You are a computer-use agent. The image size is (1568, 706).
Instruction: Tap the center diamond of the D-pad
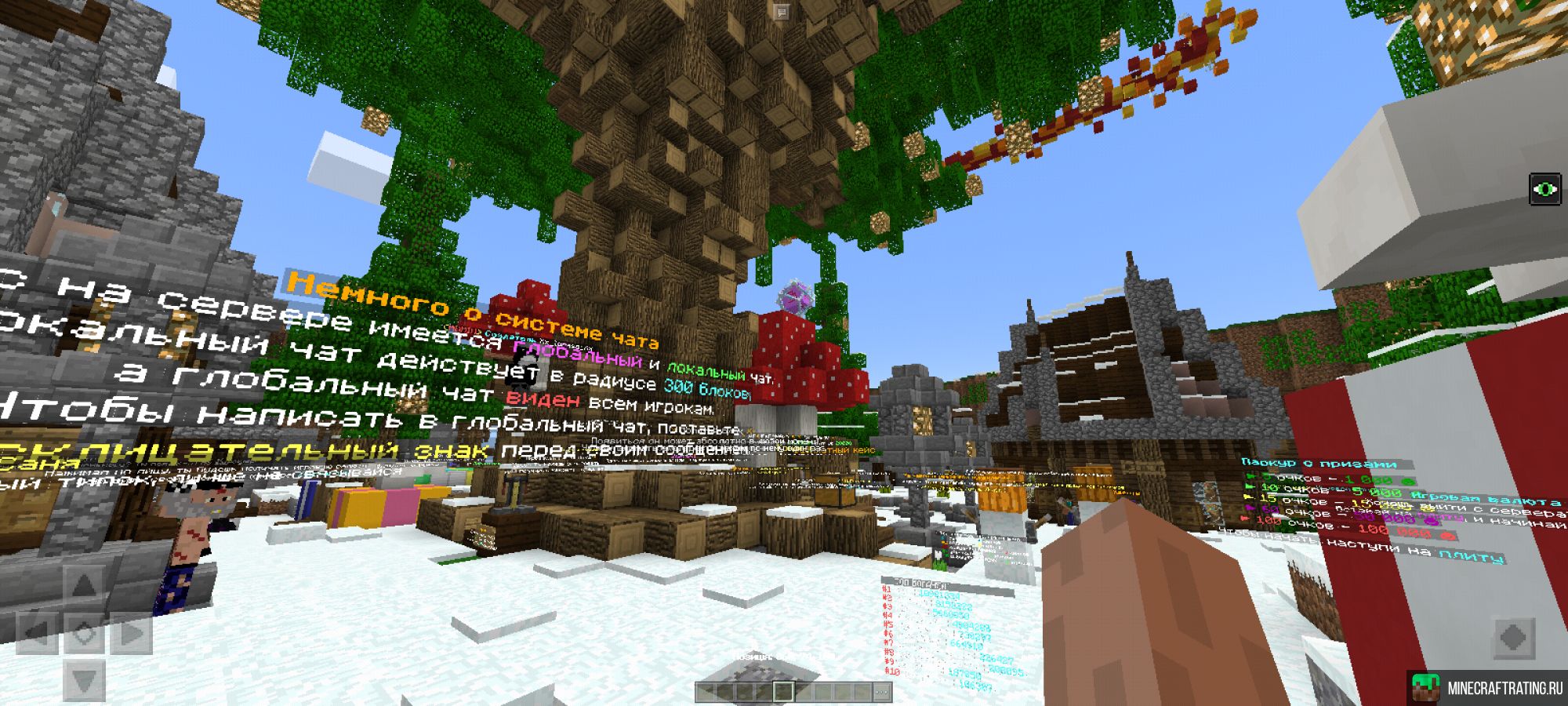[84, 632]
